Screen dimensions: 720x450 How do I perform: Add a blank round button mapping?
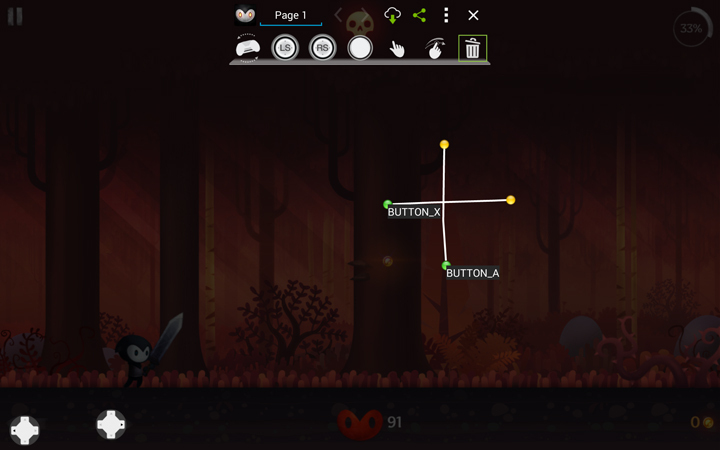pos(360,48)
